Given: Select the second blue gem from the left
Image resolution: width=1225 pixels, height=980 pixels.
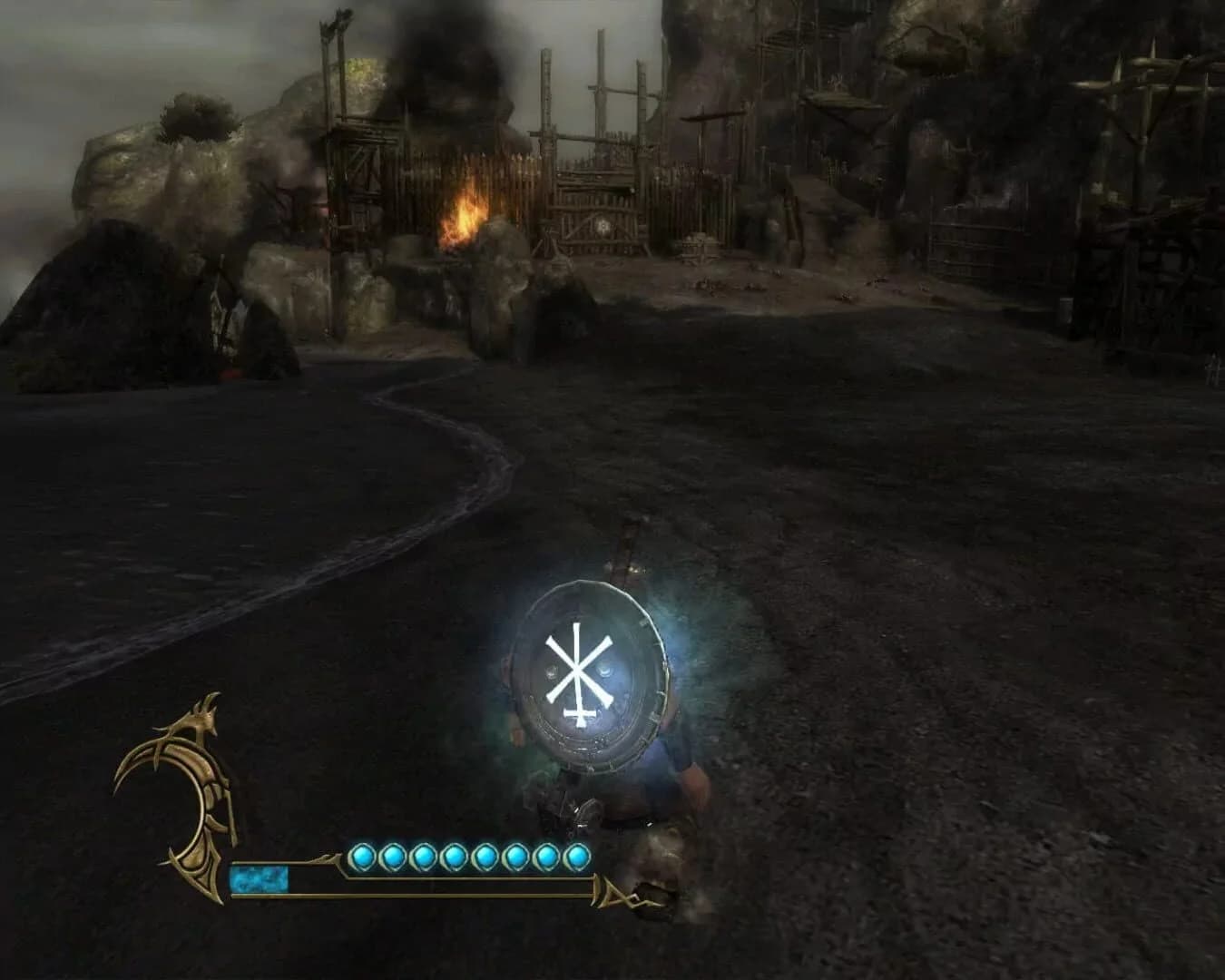Looking at the screenshot, I should [393, 855].
